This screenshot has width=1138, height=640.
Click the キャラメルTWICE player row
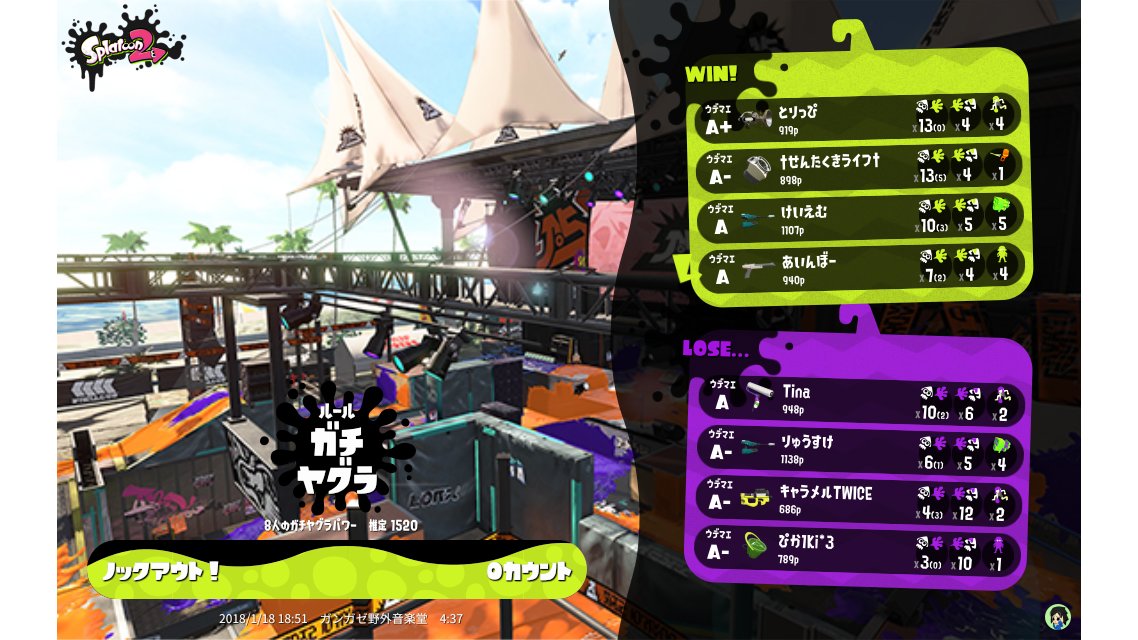click(858, 502)
